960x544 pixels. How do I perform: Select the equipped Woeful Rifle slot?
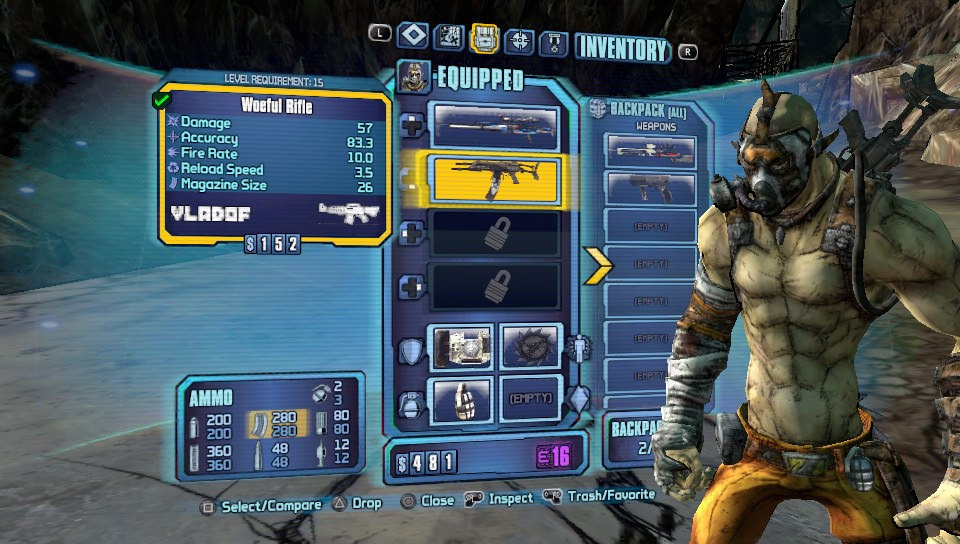[494, 180]
